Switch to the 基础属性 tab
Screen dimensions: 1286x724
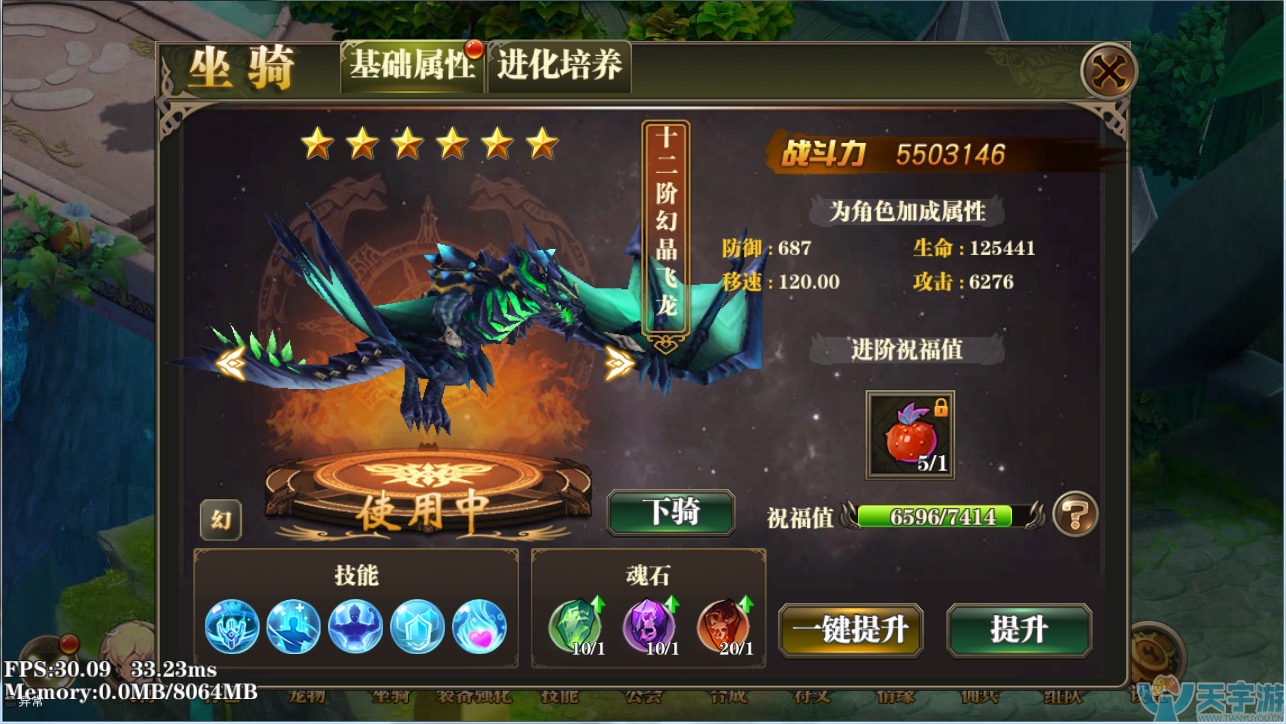click(412, 66)
